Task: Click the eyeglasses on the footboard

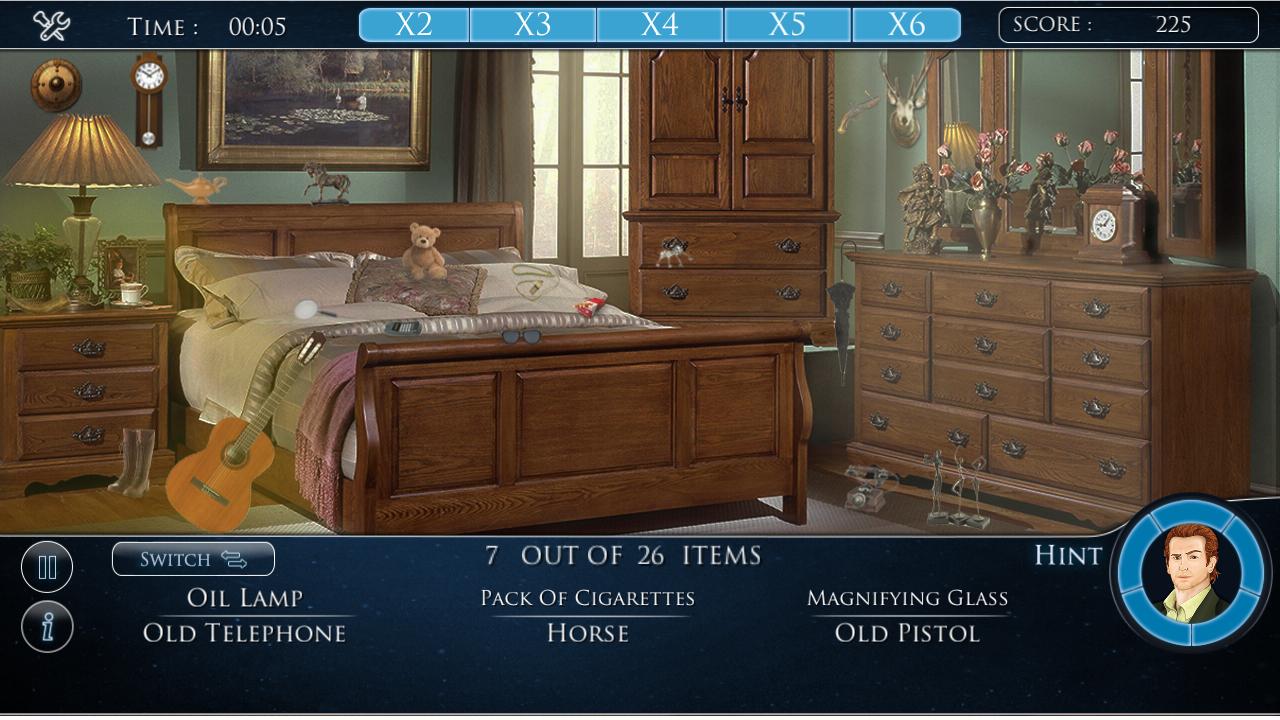Action: click(524, 335)
